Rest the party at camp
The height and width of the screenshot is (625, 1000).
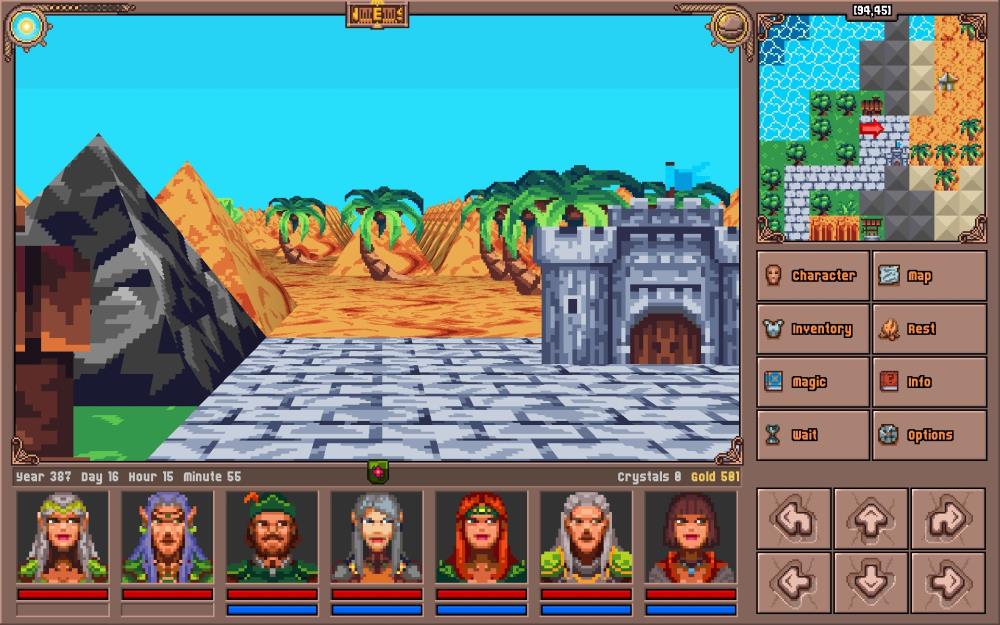point(928,329)
